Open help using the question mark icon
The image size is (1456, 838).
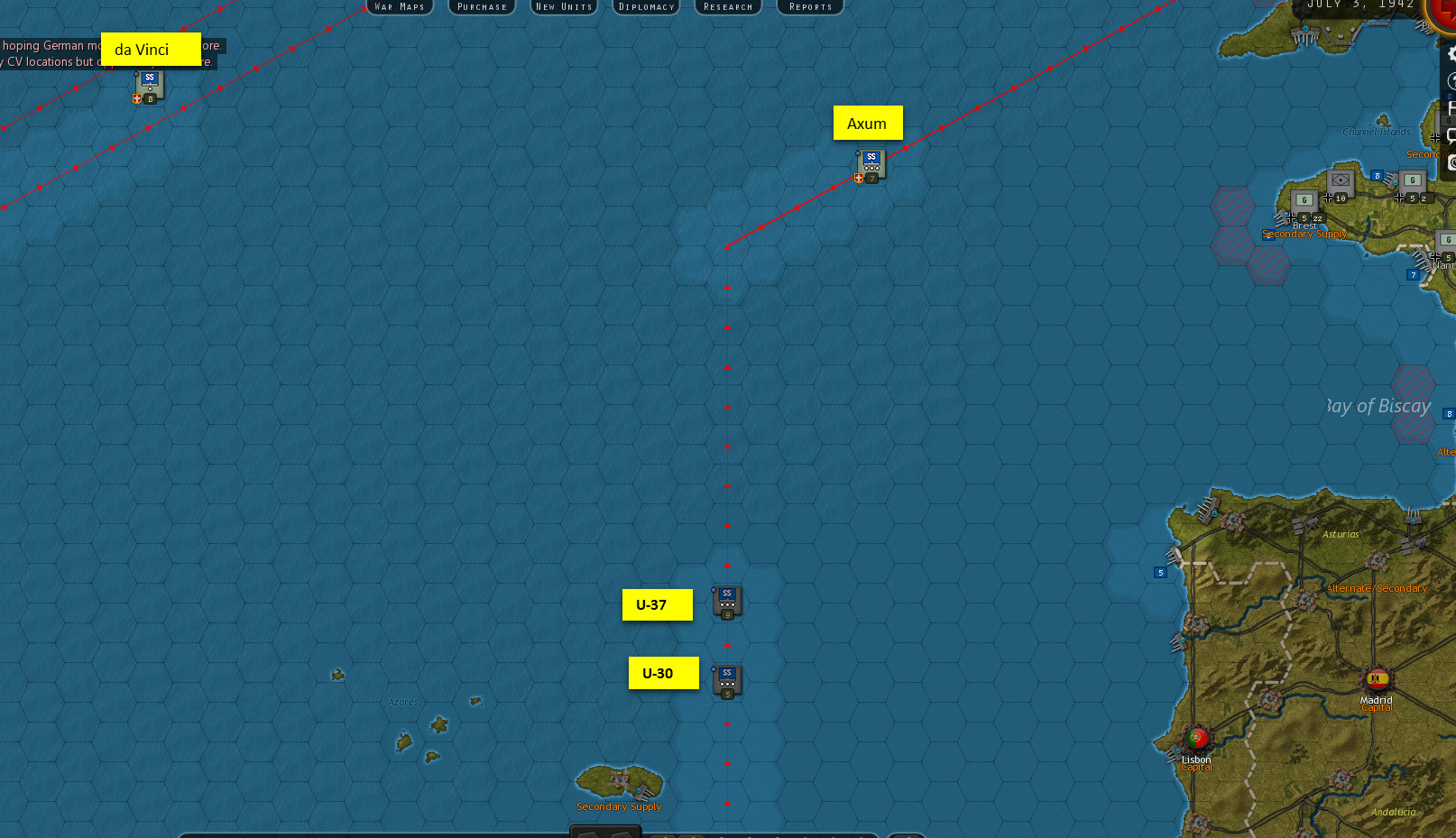click(x=1451, y=78)
